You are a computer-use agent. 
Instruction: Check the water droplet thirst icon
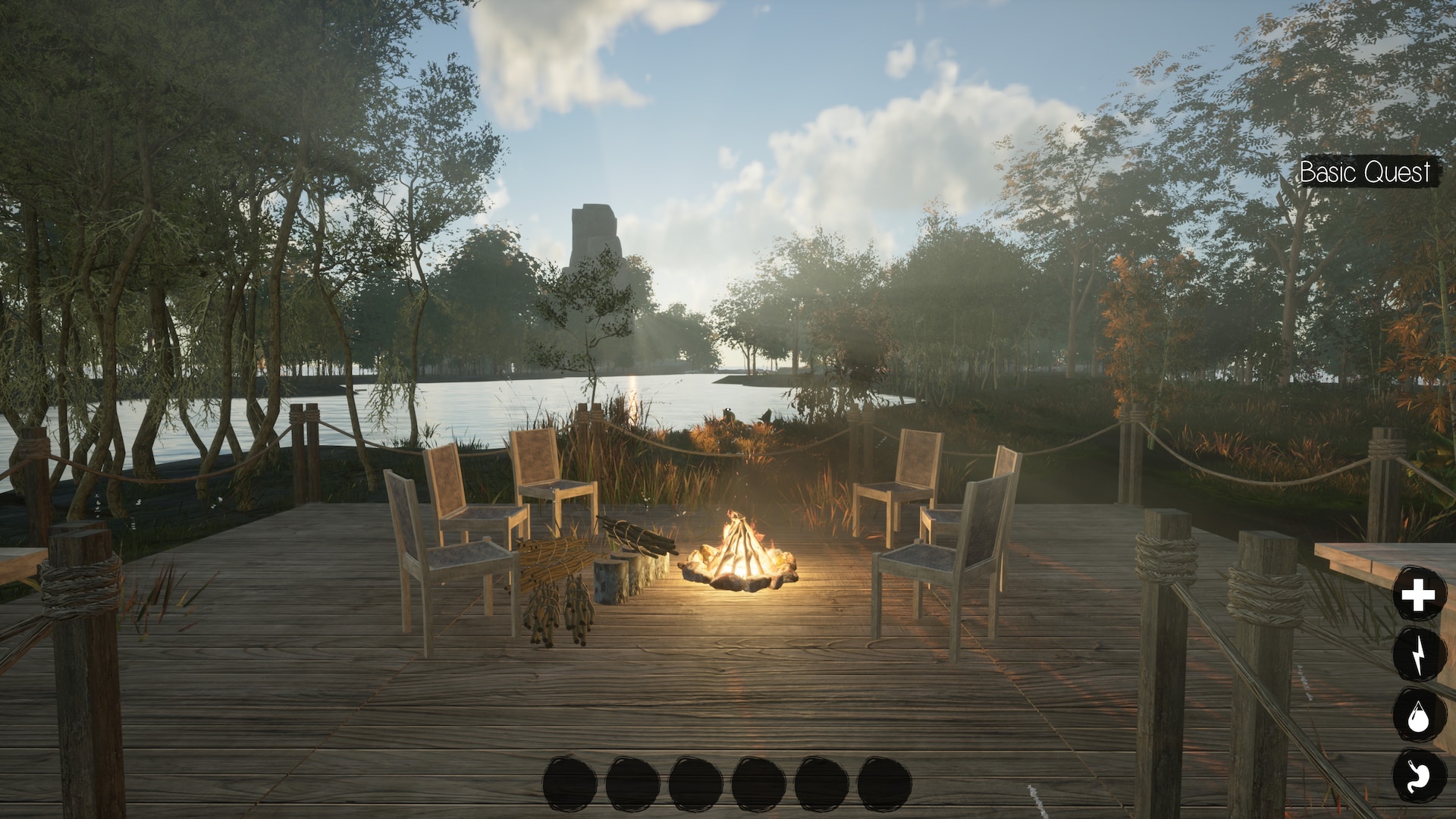[x=1418, y=715]
